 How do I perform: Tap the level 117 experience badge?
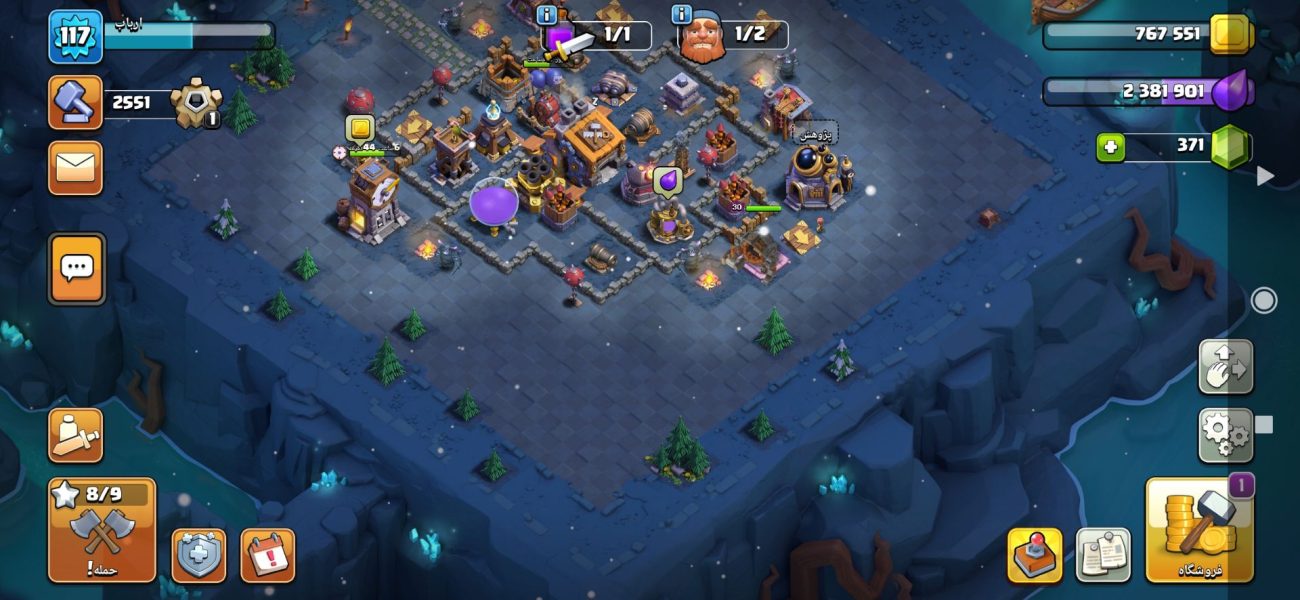pos(76,37)
